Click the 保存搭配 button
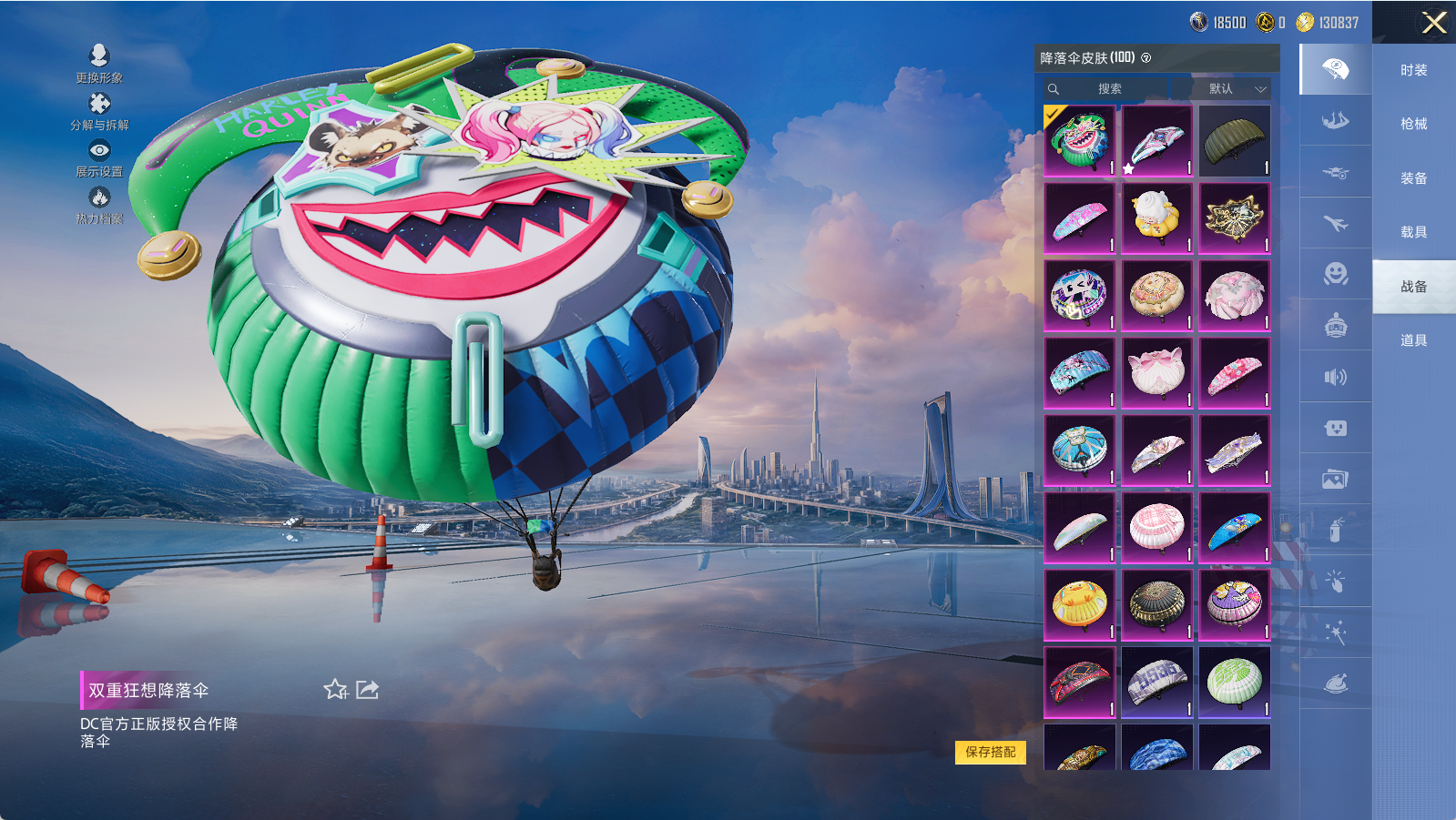The width and height of the screenshot is (1456, 820). tap(990, 752)
